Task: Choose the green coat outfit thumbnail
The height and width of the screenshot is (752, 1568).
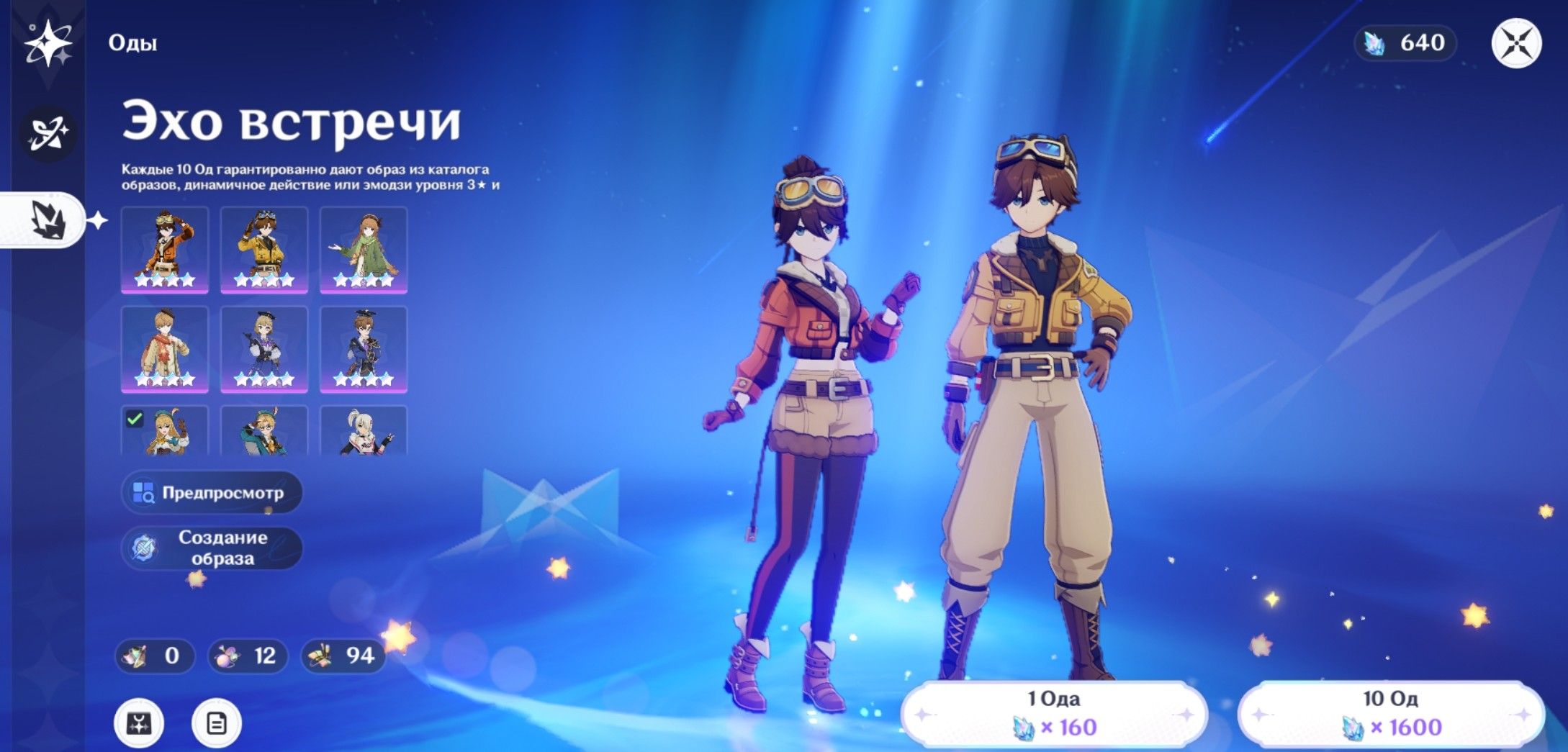Action: pyautogui.click(x=364, y=250)
